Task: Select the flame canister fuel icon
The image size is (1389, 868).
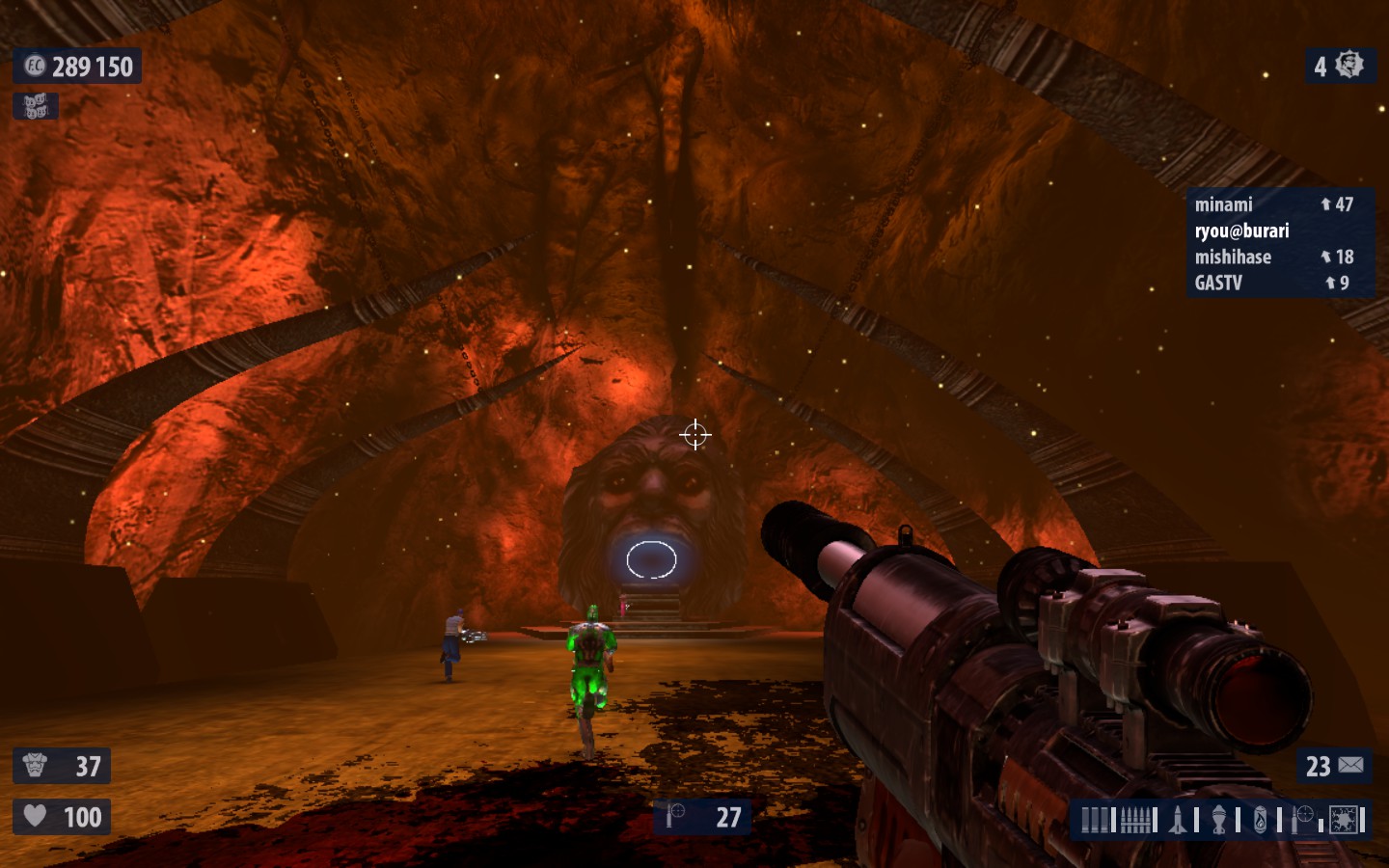Action: click(x=1260, y=820)
